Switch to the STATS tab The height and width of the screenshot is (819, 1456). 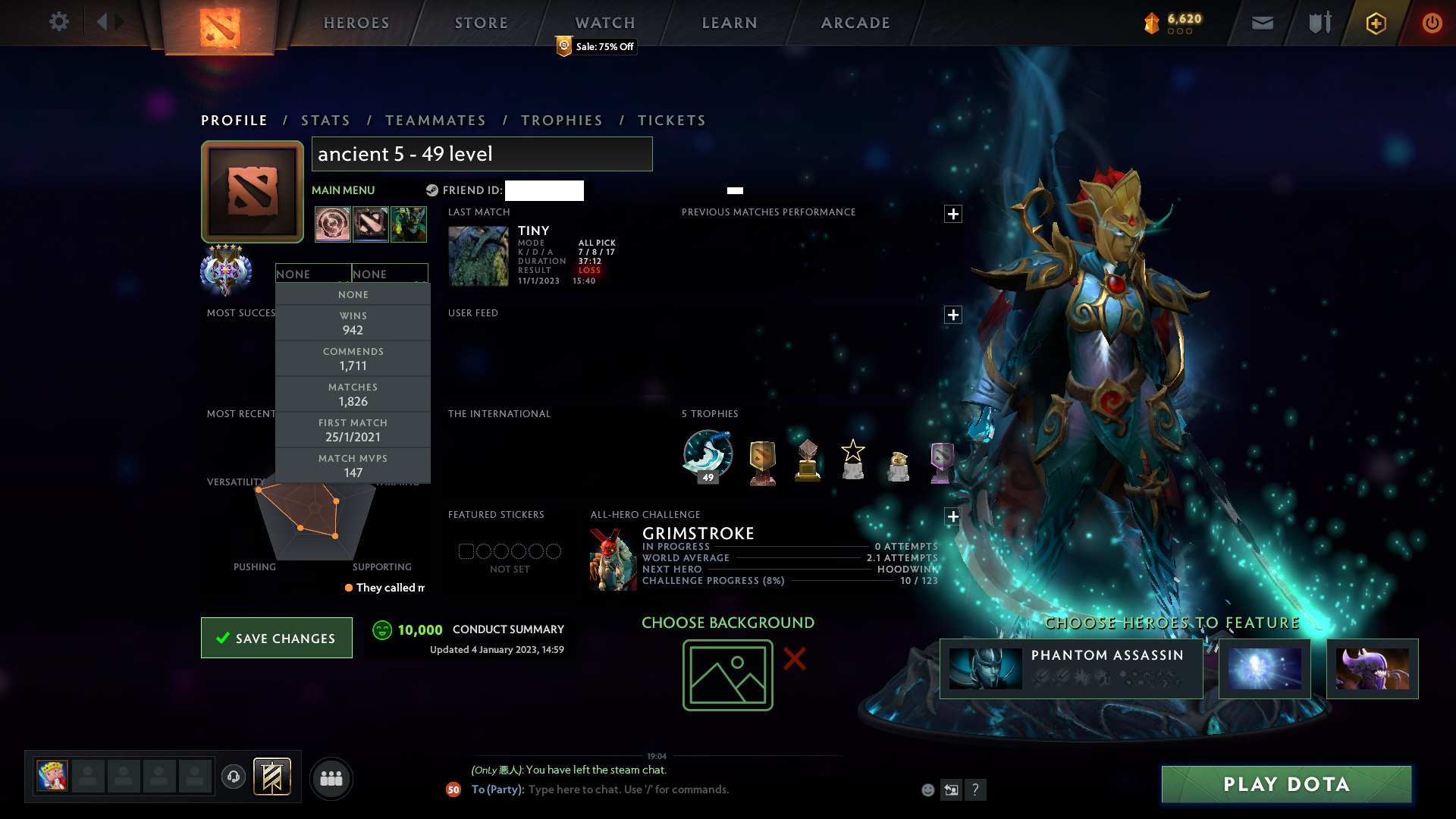pyautogui.click(x=325, y=120)
